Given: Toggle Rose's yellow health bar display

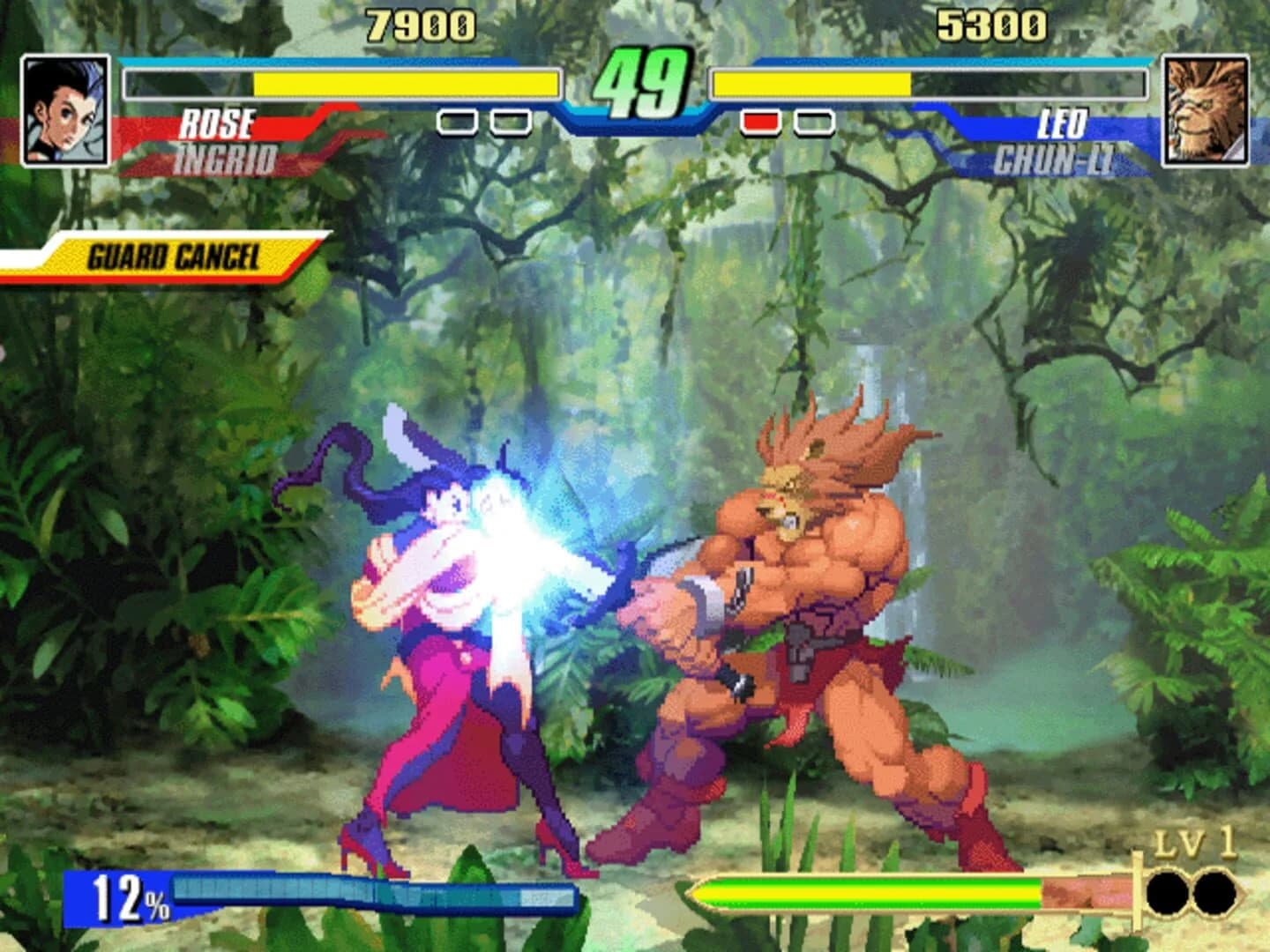Looking at the screenshot, I should coord(406,86).
